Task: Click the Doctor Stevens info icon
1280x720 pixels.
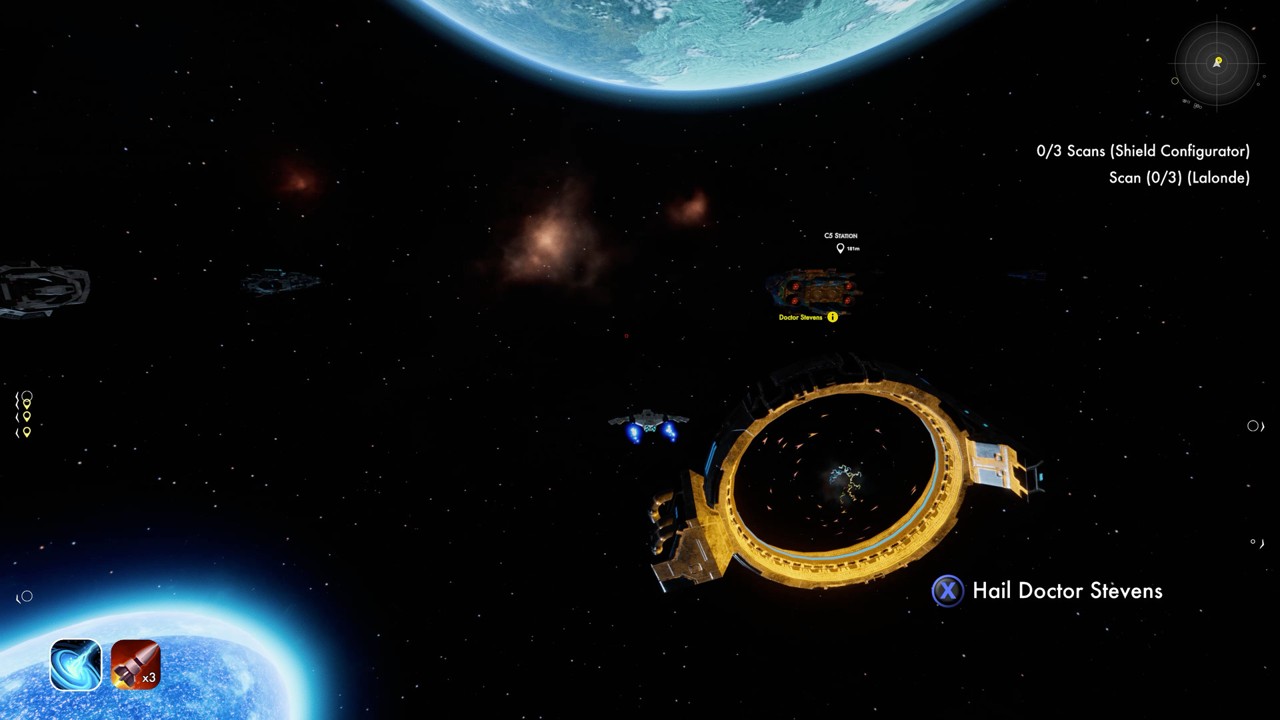Action: 832,317
